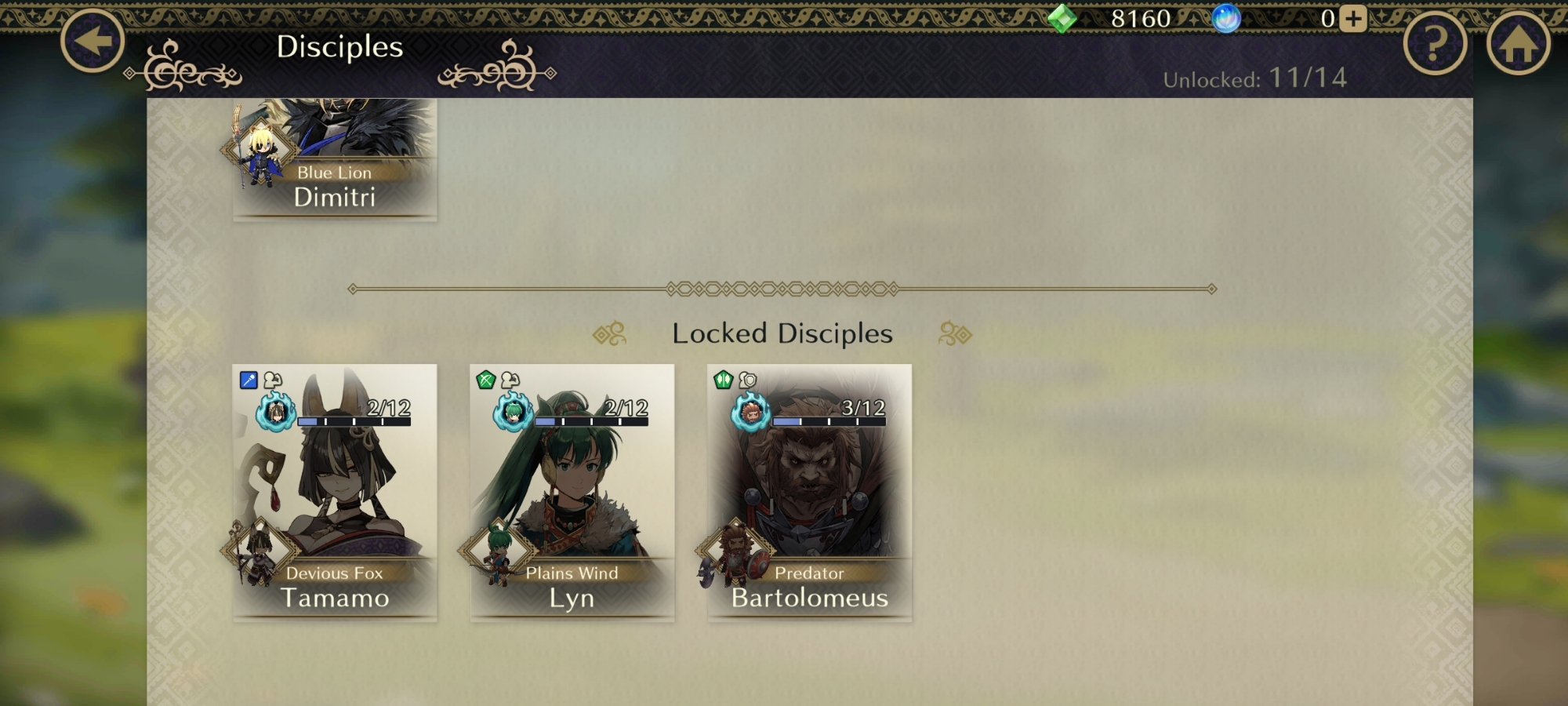Choose the Predator Bartolomeus card

click(810, 492)
